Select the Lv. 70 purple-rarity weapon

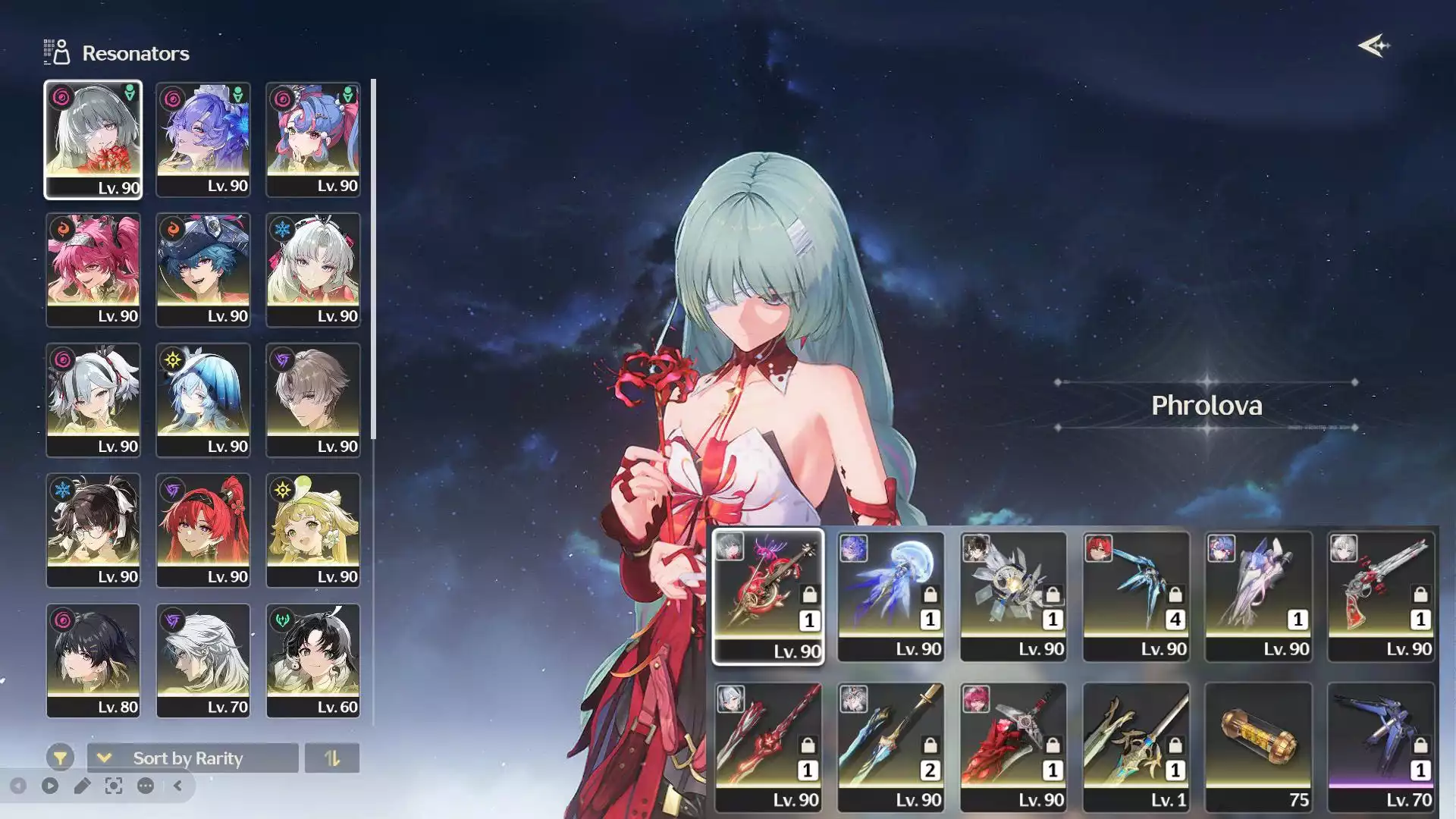[1380, 747]
